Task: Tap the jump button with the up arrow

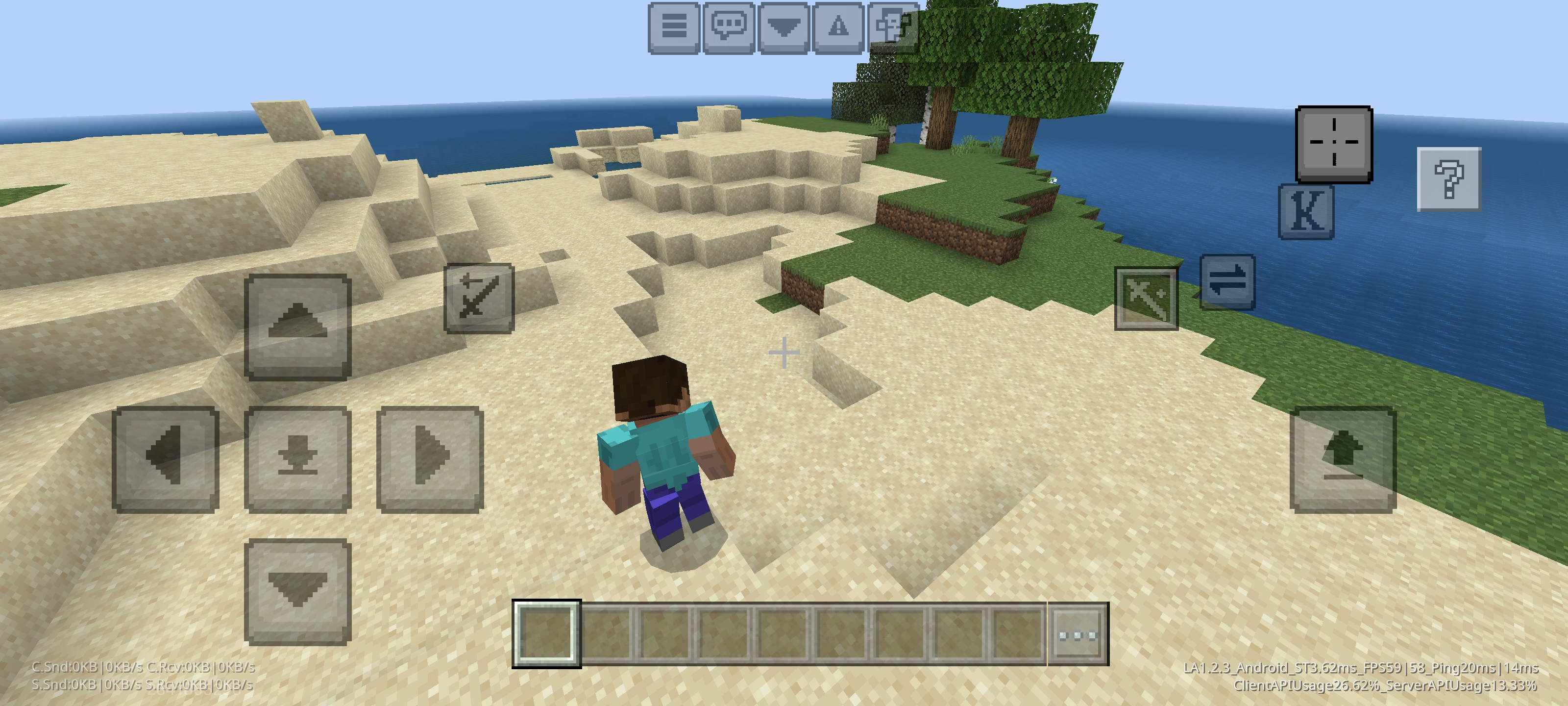Action: (x=1343, y=459)
